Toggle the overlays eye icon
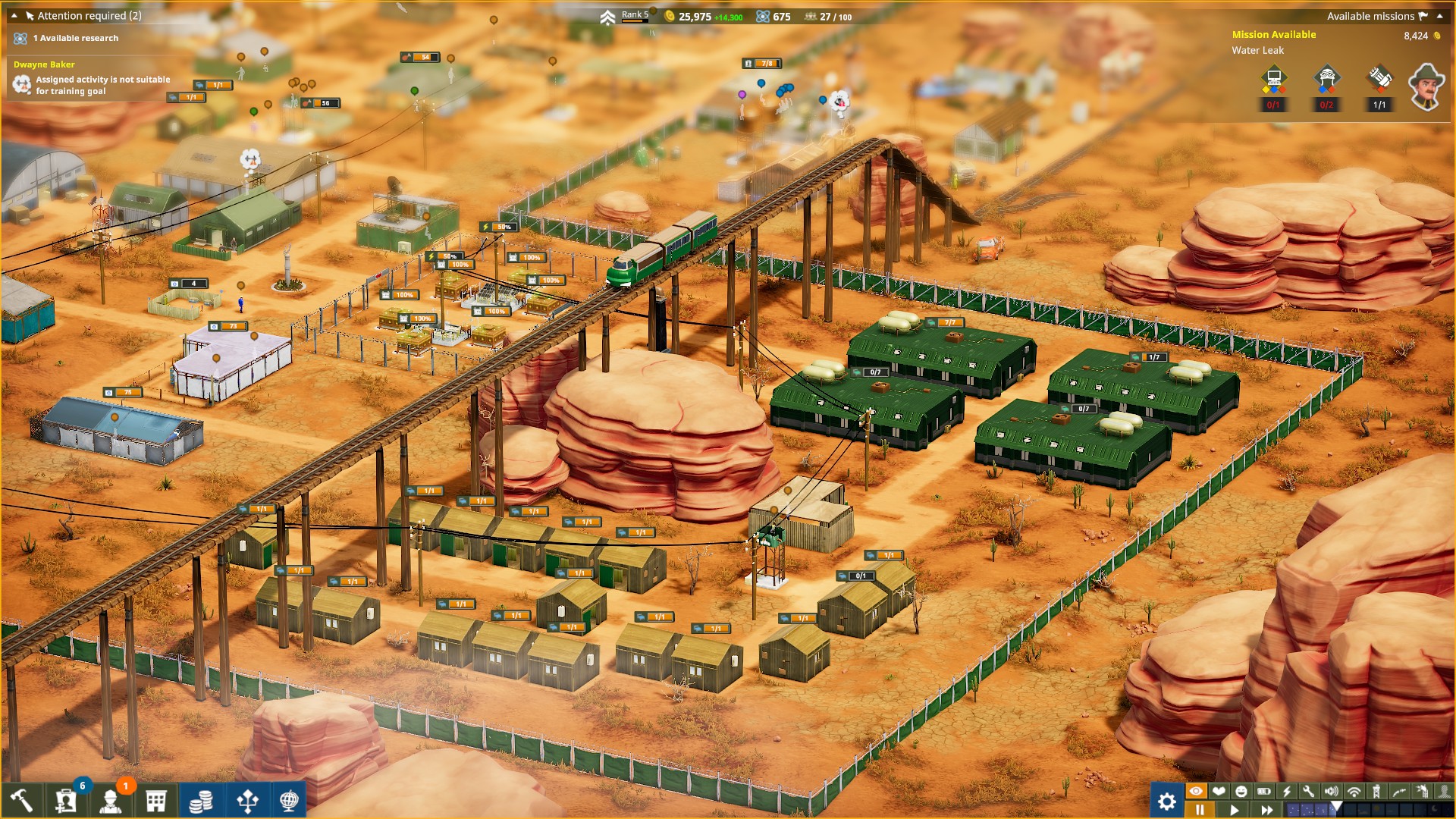Screen dimensions: 1456x819 pyautogui.click(x=1195, y=791)
